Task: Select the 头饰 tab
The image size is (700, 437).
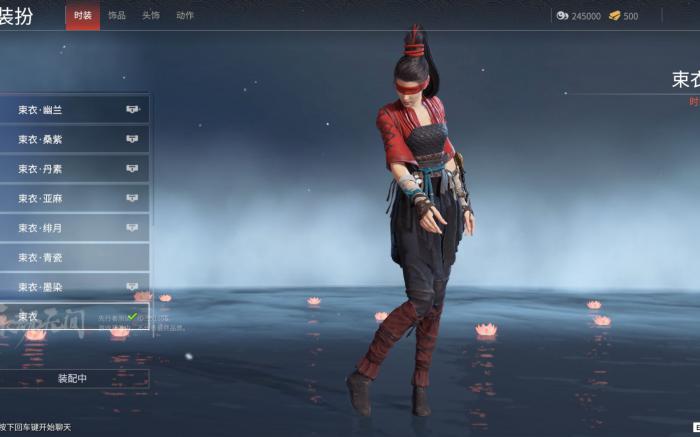Action: (150, 16)
